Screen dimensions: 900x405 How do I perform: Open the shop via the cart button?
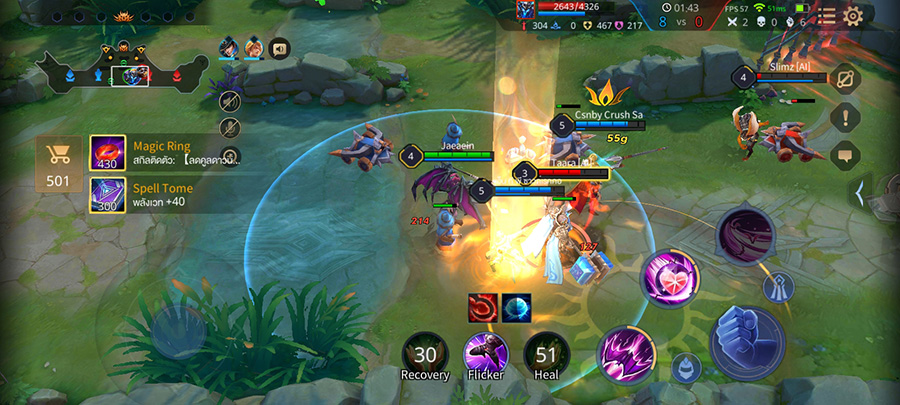[x=58, y=164]
